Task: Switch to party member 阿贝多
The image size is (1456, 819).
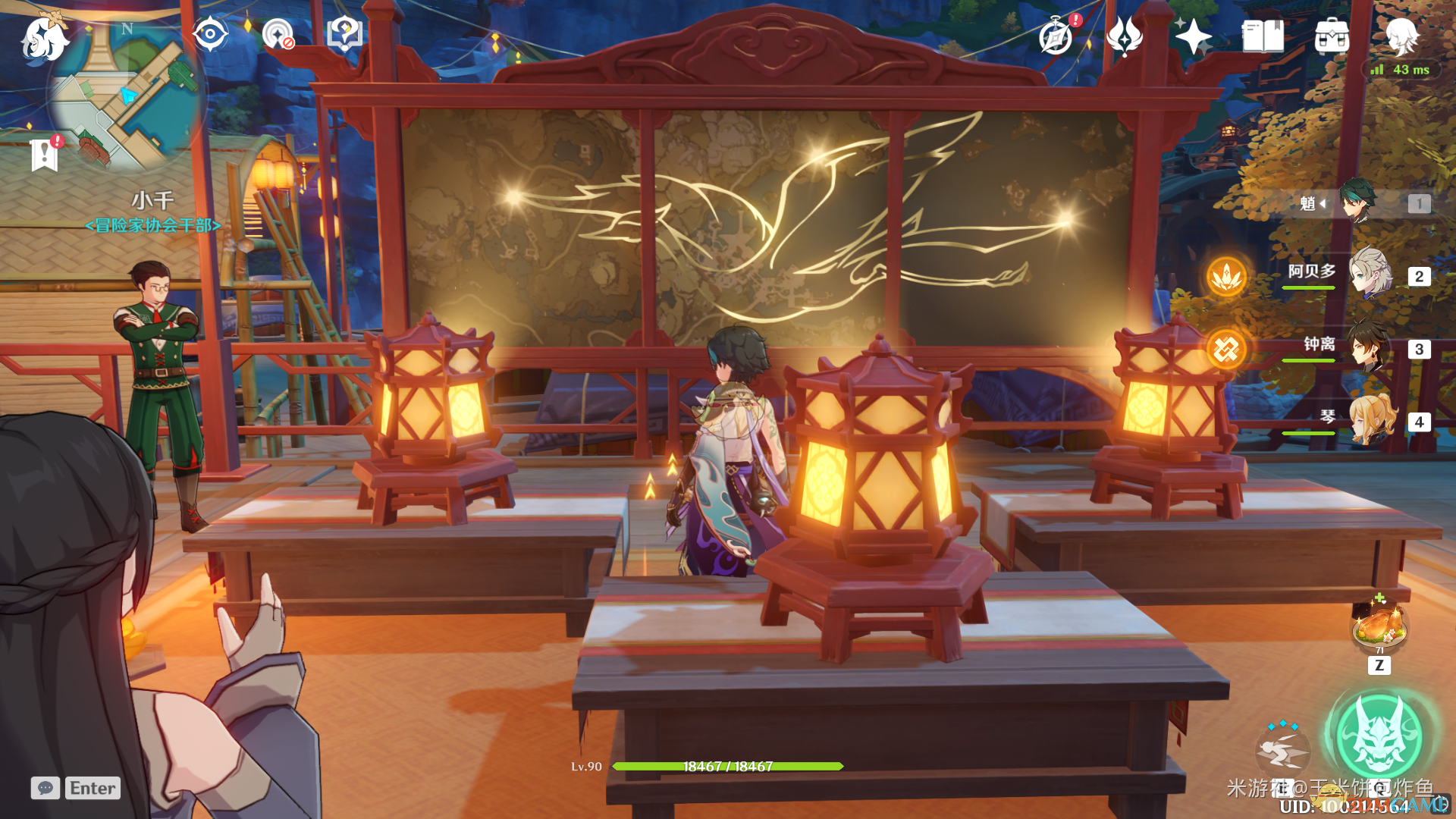Action: (1370, 274)
